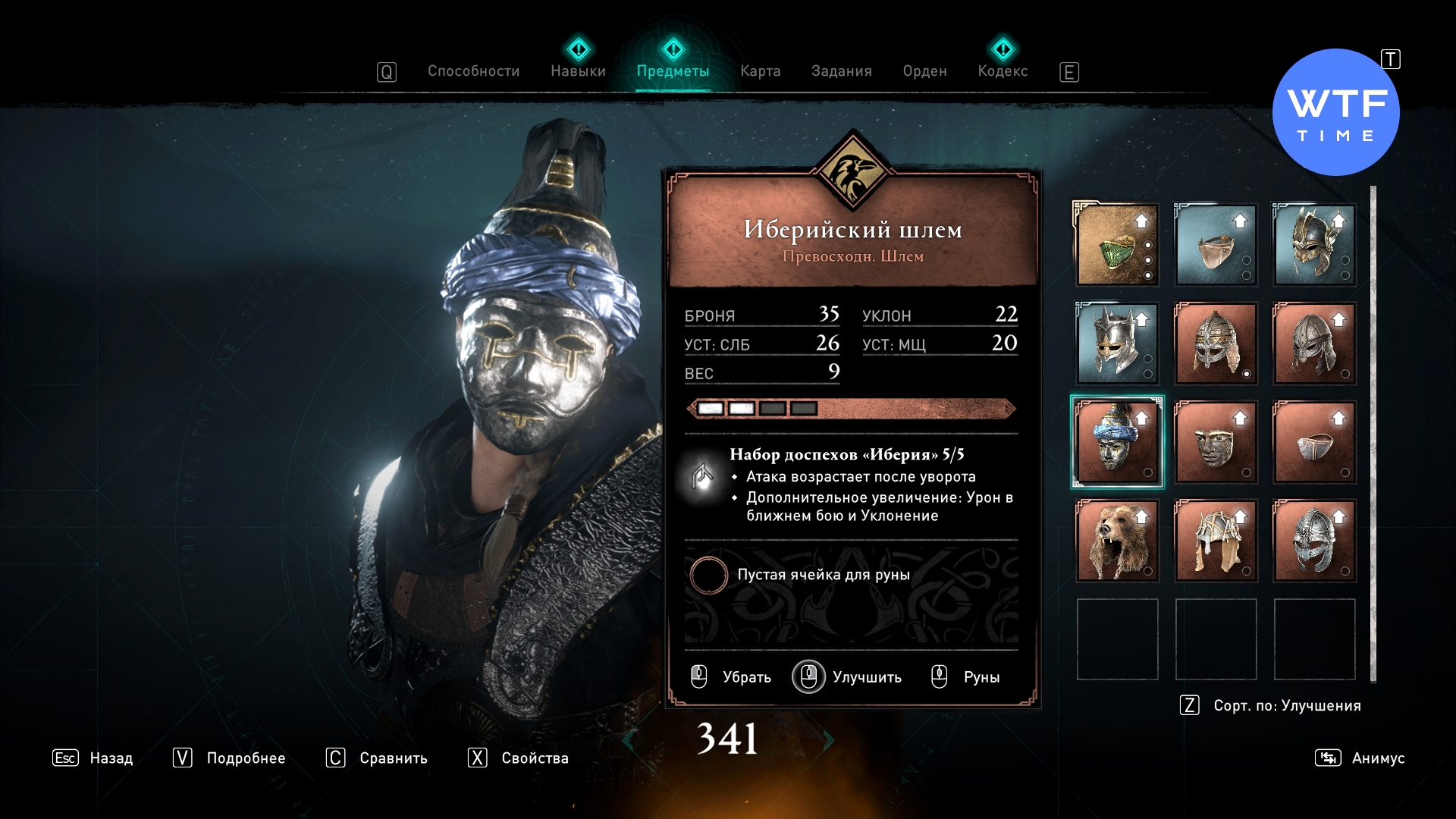Screen dimensions: 1456x819
Task: Switch to the Способности tab
Action: click(473, 71)
